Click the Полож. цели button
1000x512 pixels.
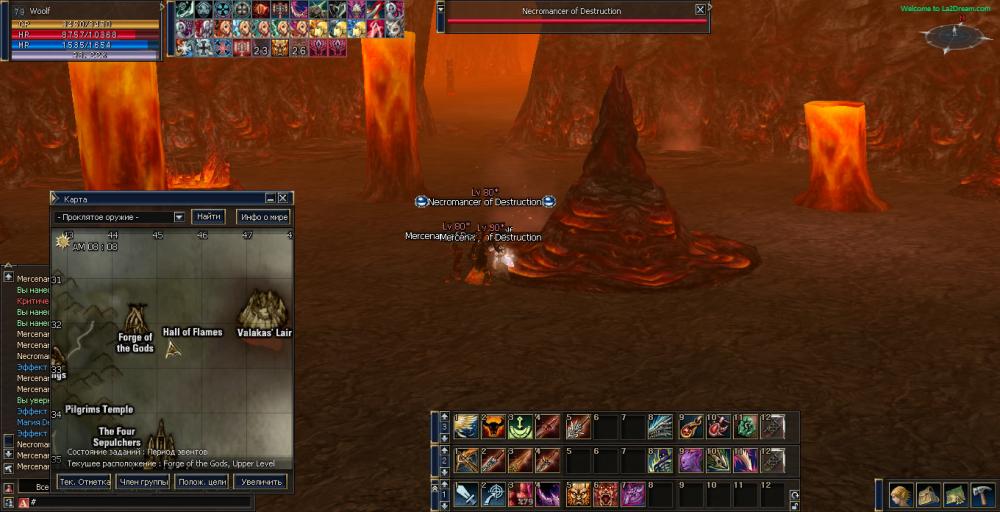click(x=202, y=482)
